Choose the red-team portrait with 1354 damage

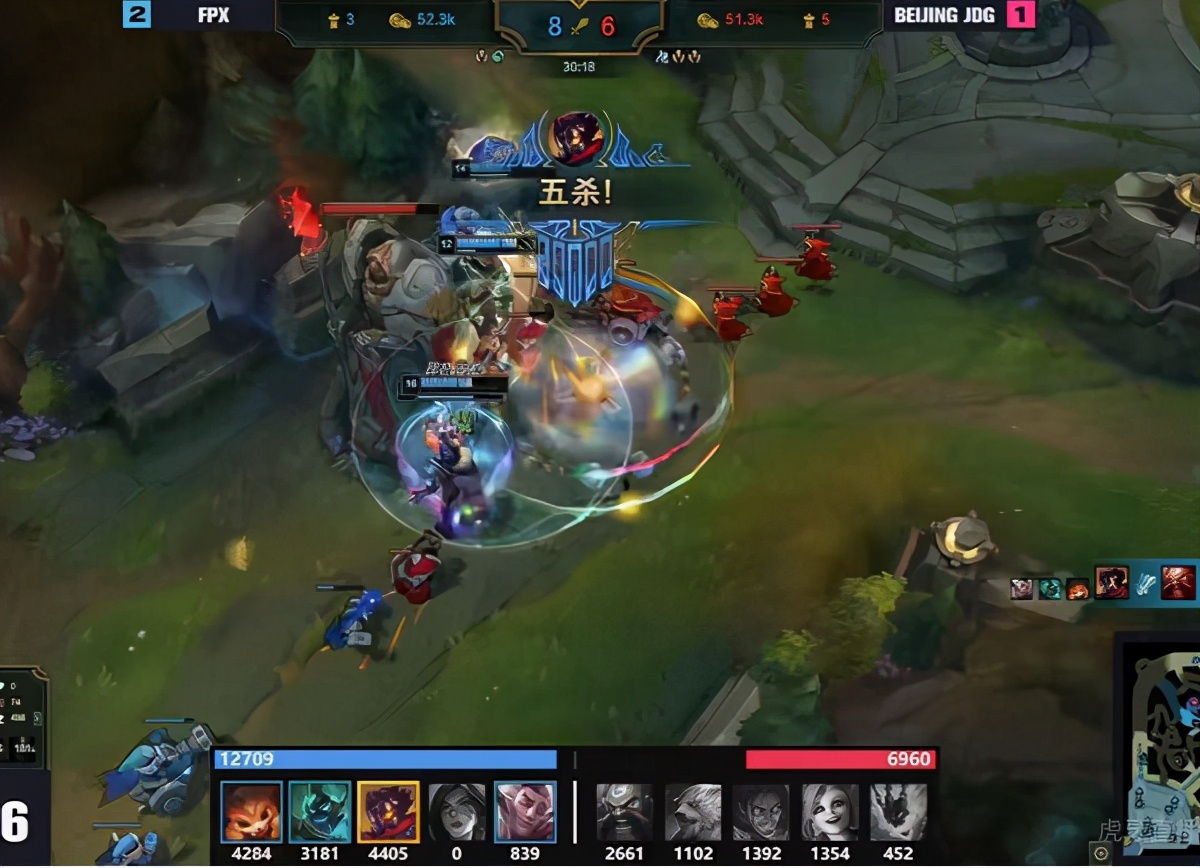pos(830,811)
